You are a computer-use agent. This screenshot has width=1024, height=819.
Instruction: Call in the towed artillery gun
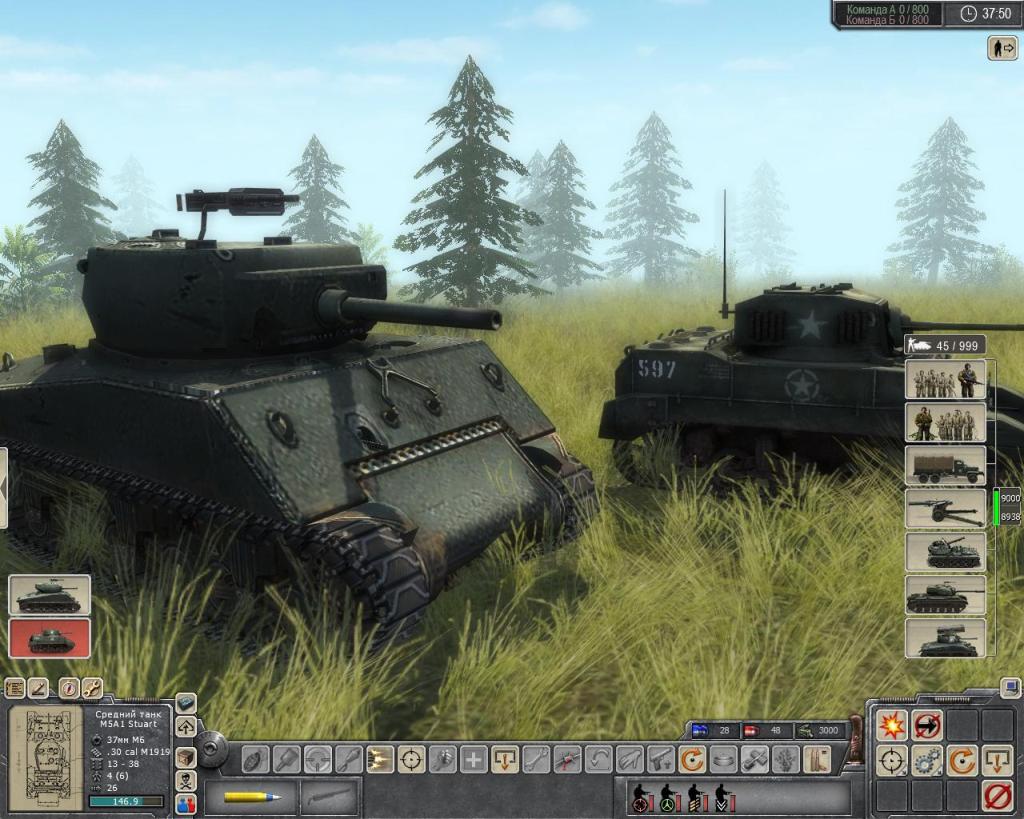coord(945,508)
